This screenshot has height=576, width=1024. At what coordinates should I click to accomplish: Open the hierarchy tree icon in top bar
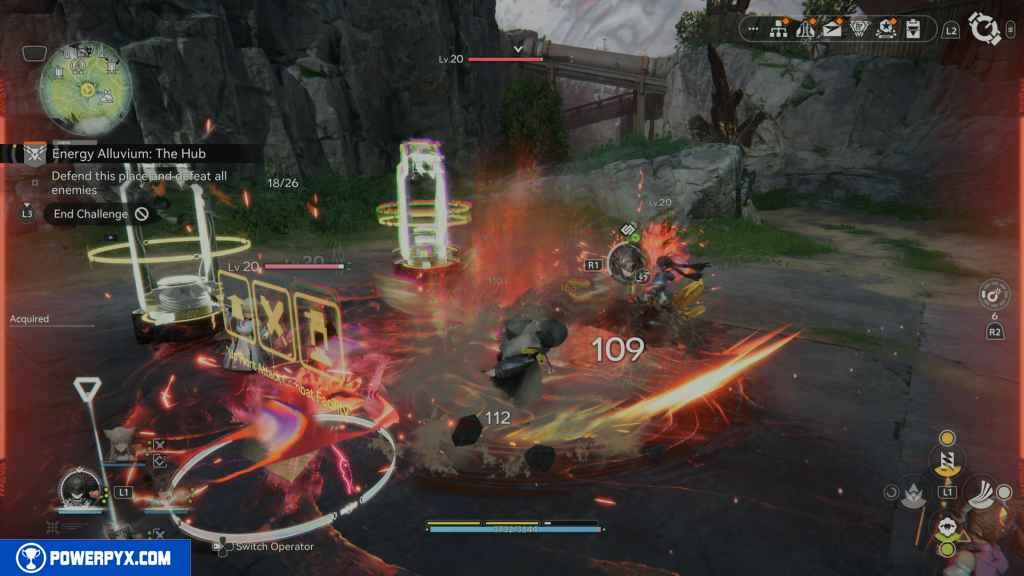779,30
